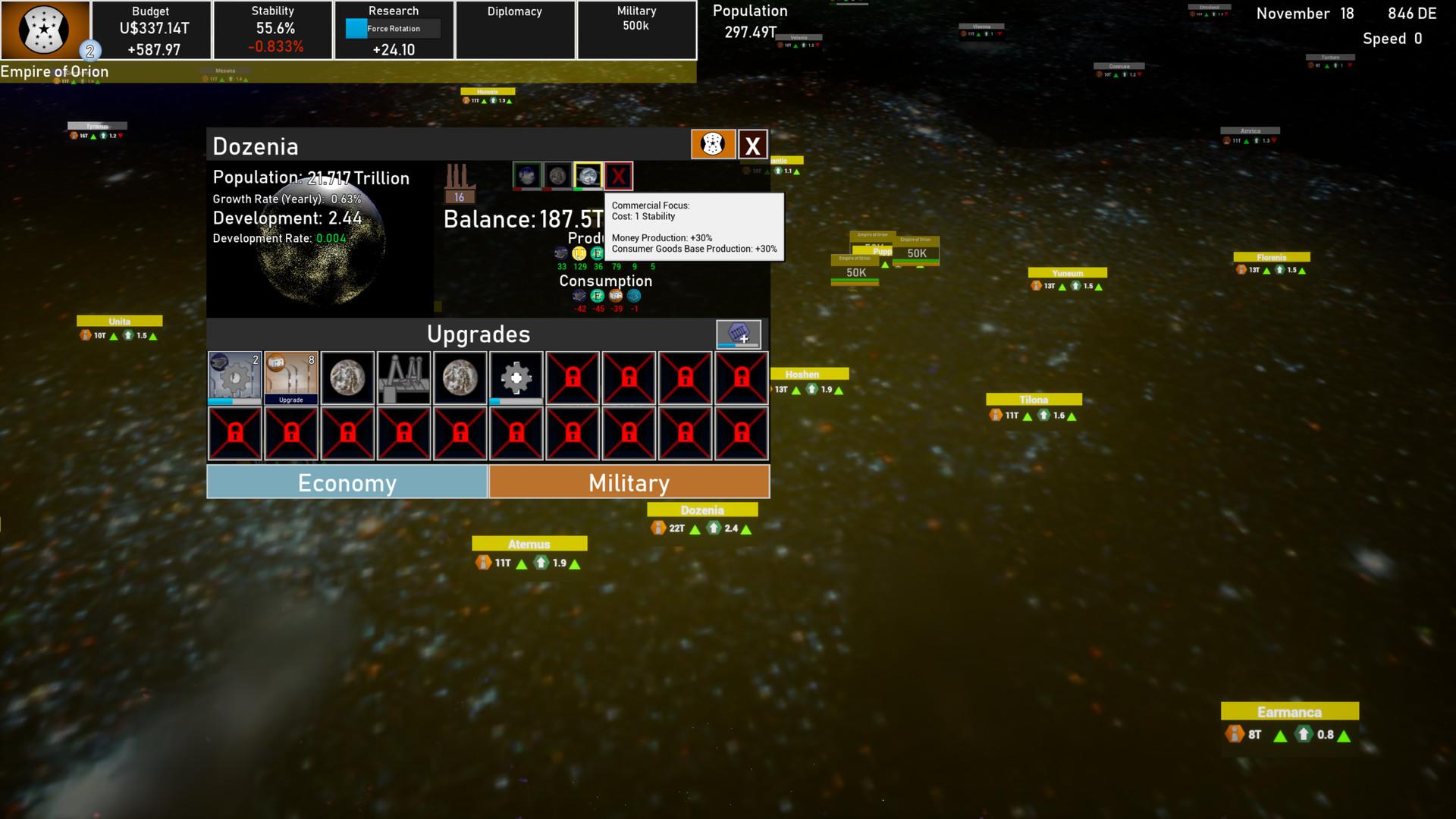Open the Stability panel
This screenshot has width=1456, height=819.
[x=273, y=30]
